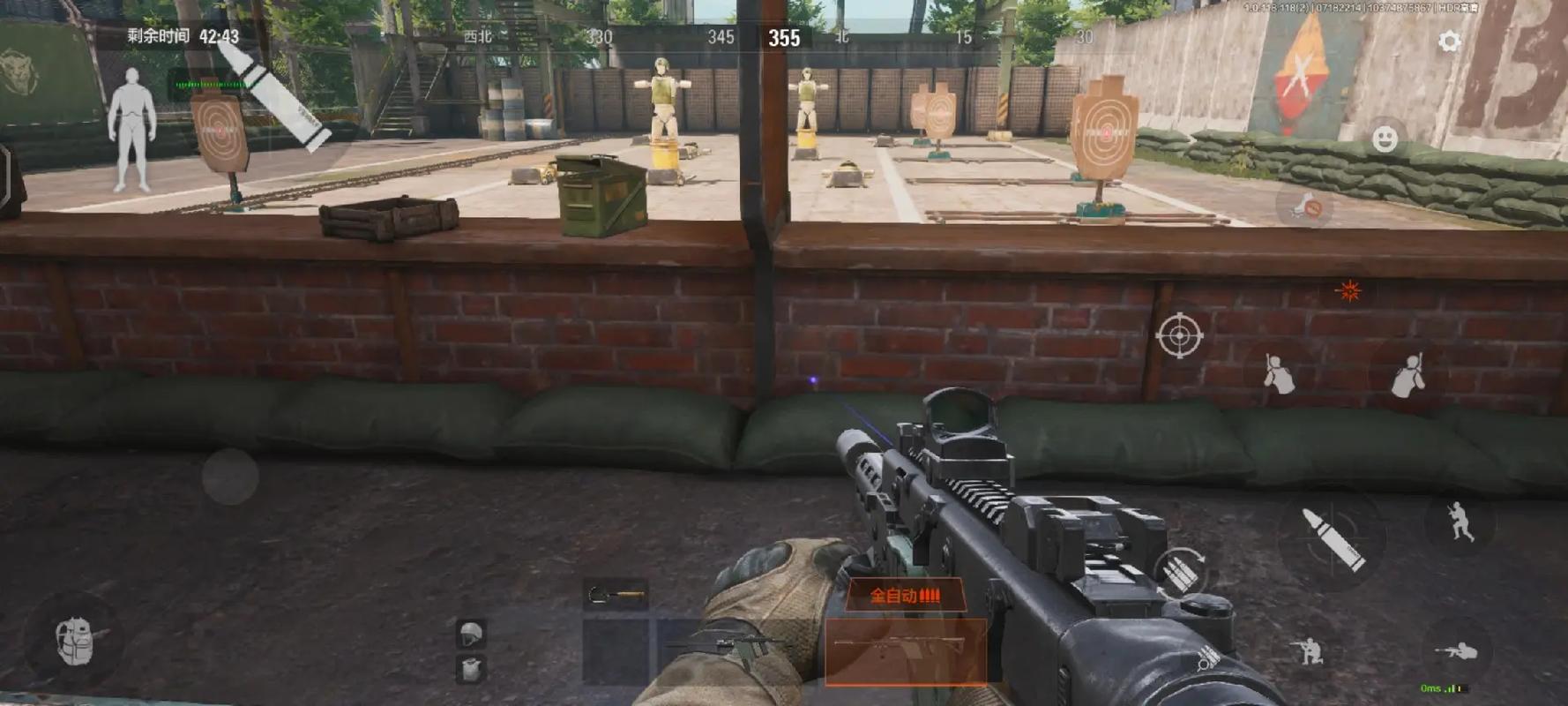Lean right with the lean-right button

point(1408,374)
